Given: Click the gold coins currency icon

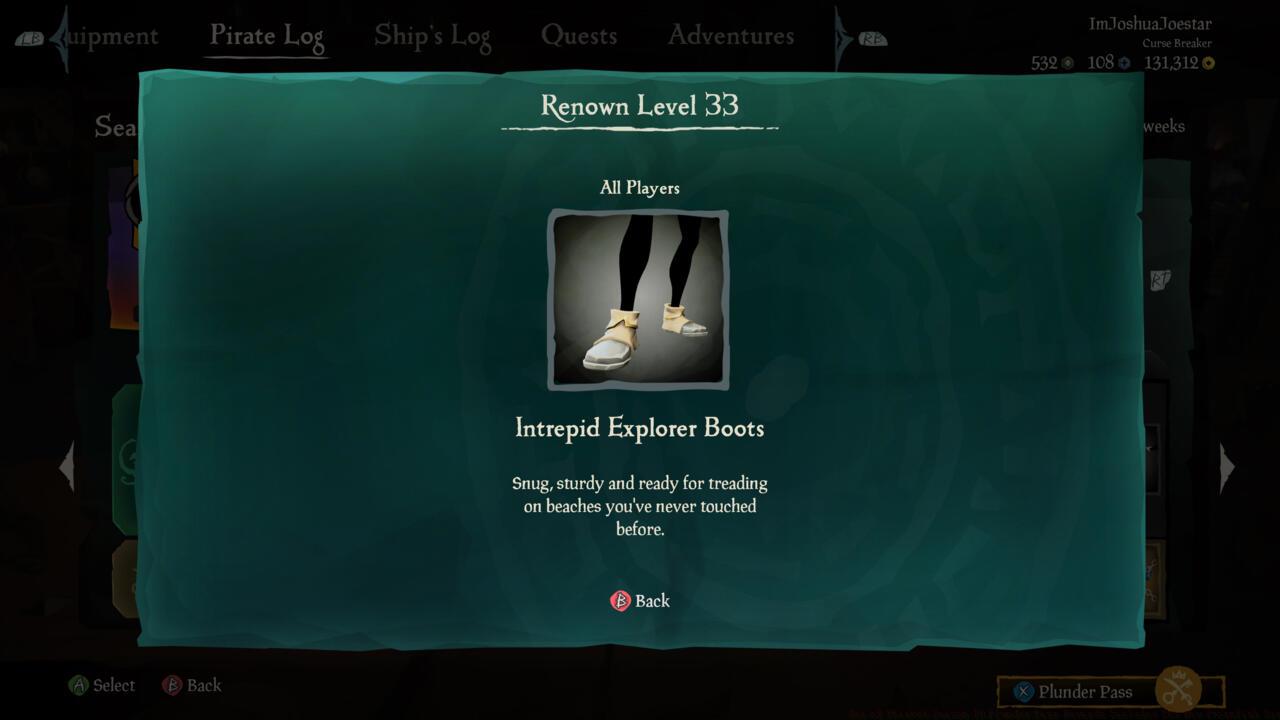Looking at the screenshot, I should [x=1207, y=62].
